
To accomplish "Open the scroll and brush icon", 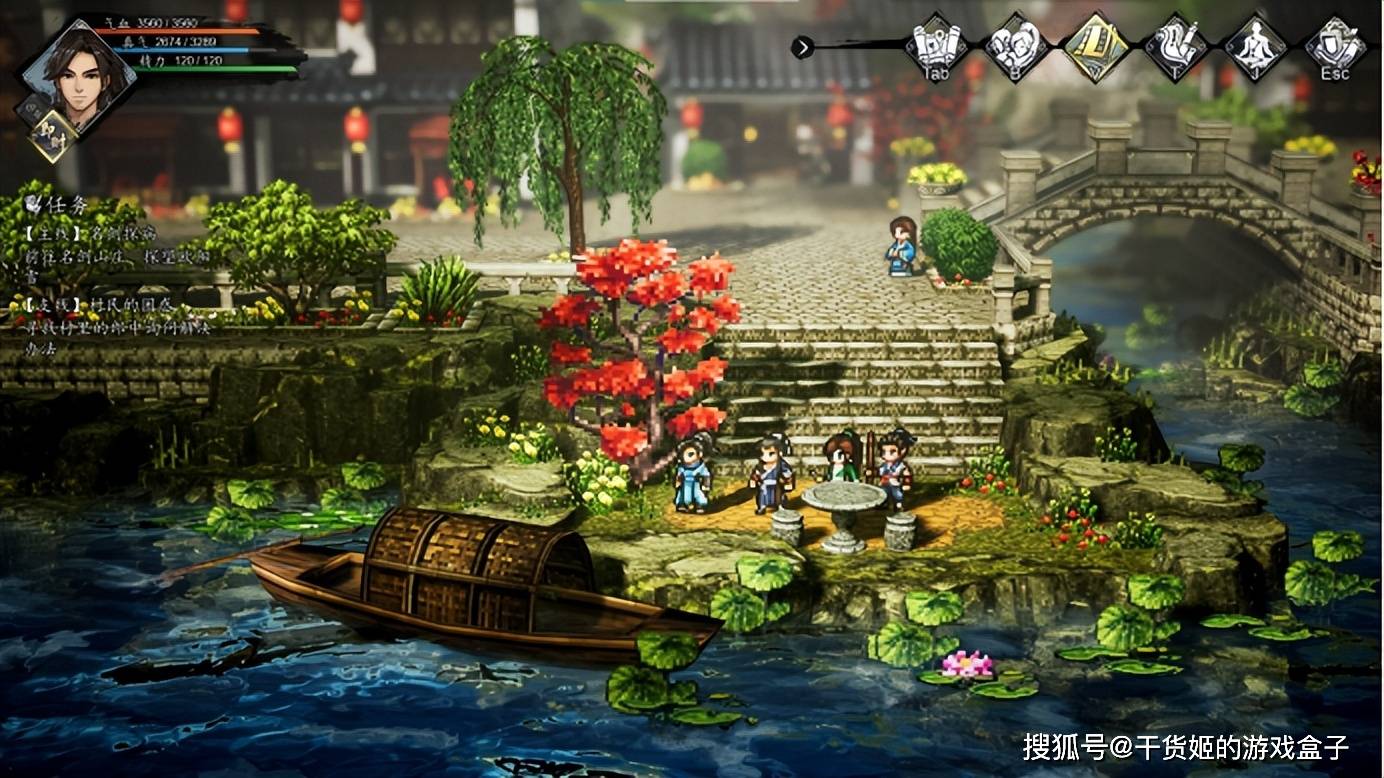I will (1176, 46).
